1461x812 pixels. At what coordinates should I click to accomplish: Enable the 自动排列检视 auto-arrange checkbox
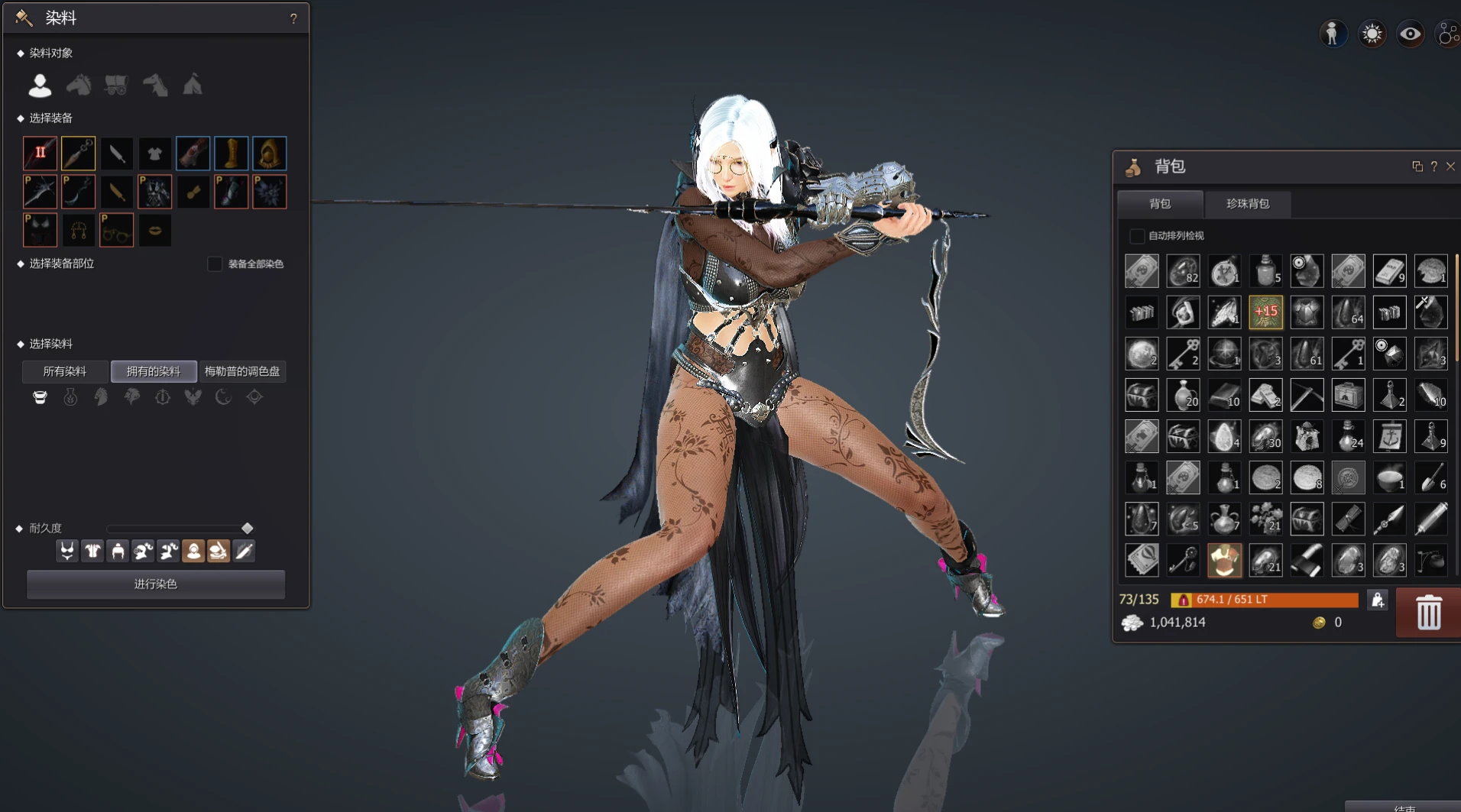point(1136,236)
